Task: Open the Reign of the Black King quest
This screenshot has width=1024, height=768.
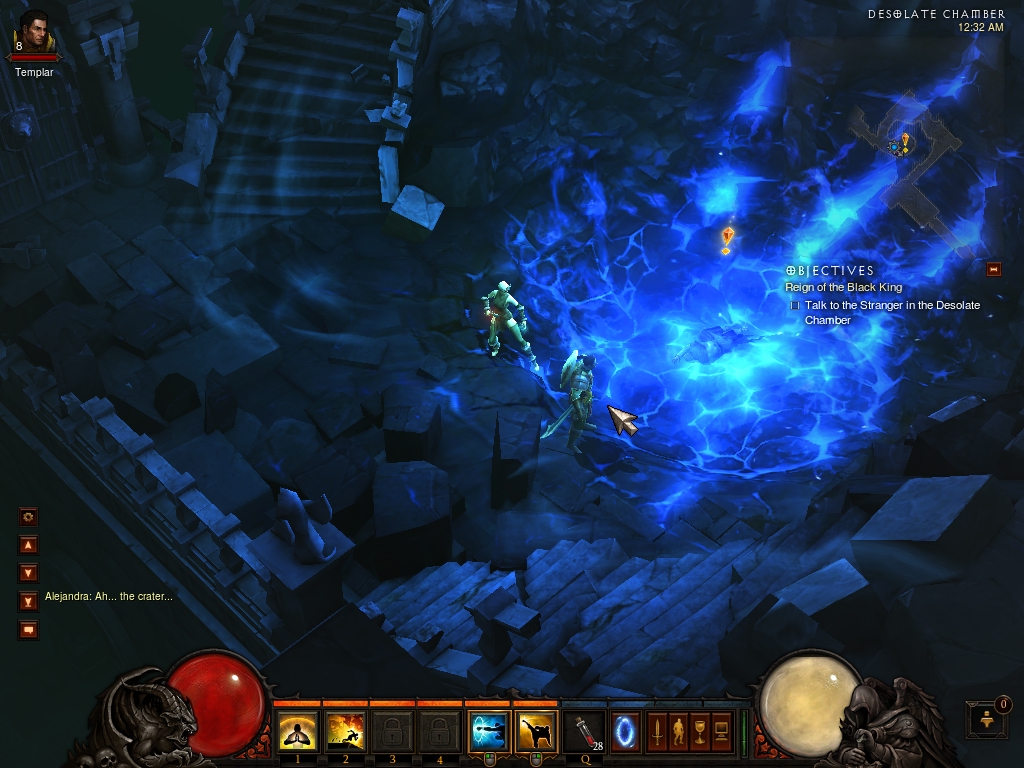Action: pyautogui.click(x=843, y=288)
